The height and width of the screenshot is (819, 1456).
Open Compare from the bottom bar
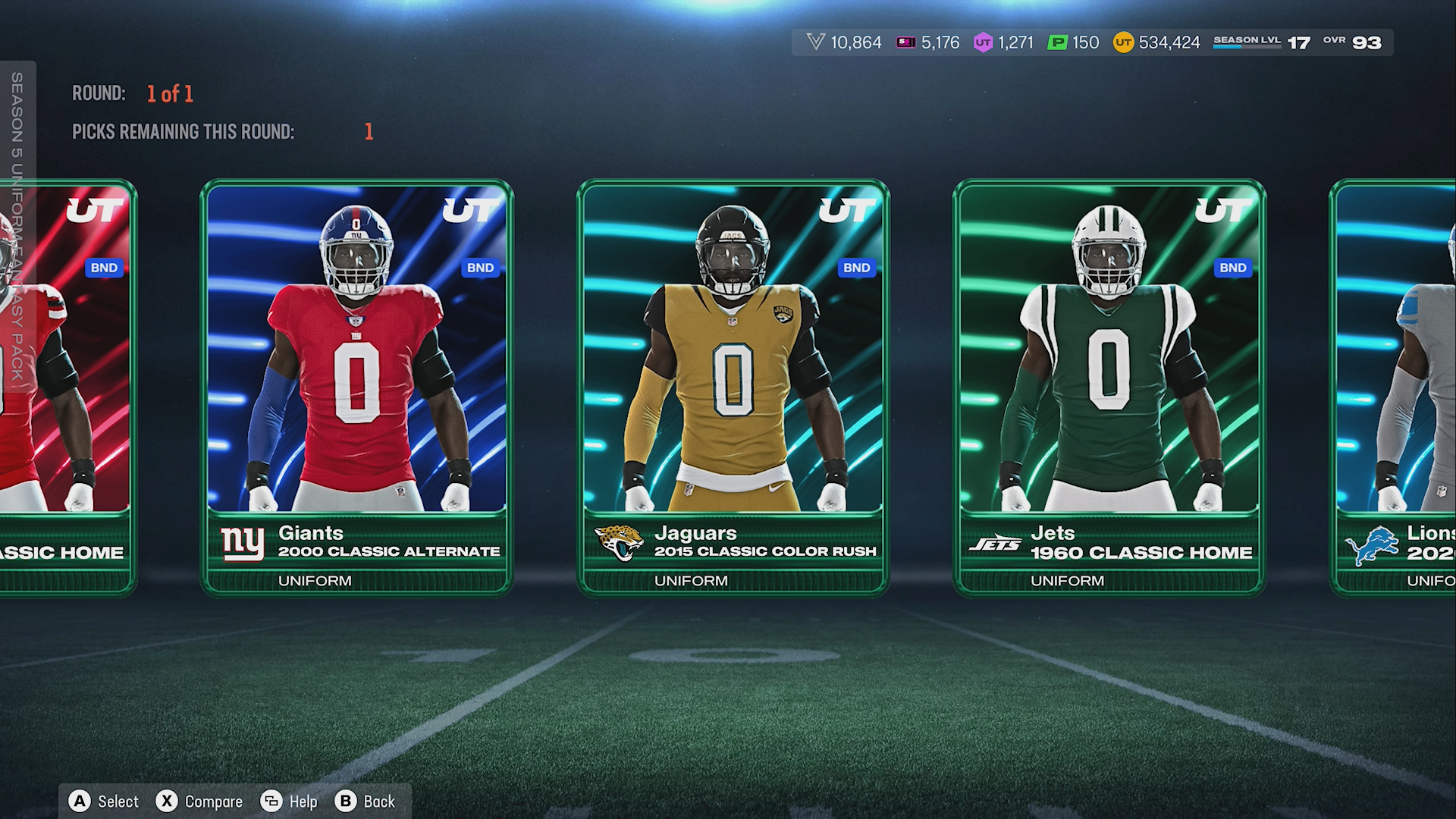pos(199,802)
